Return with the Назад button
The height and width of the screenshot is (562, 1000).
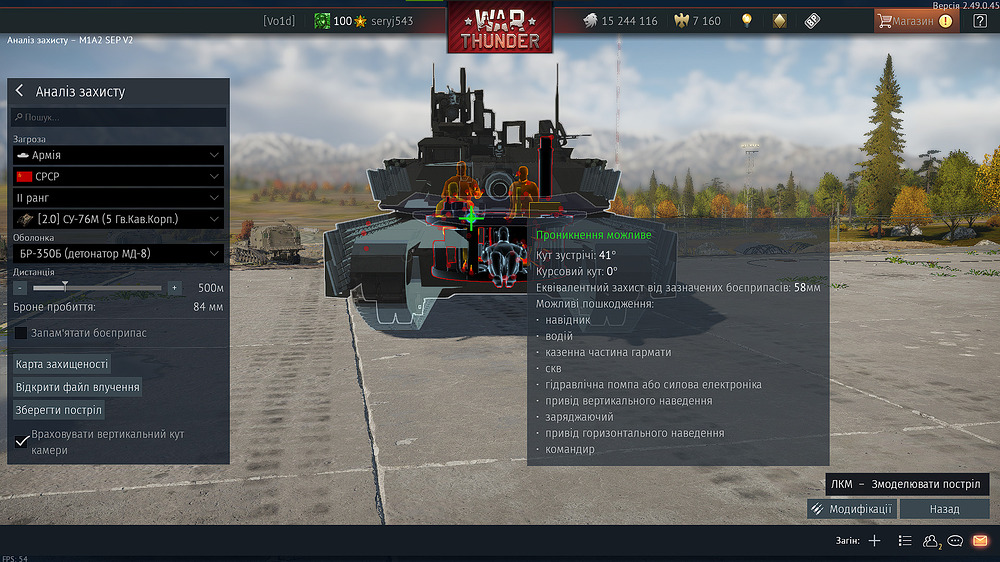point(944,509)
